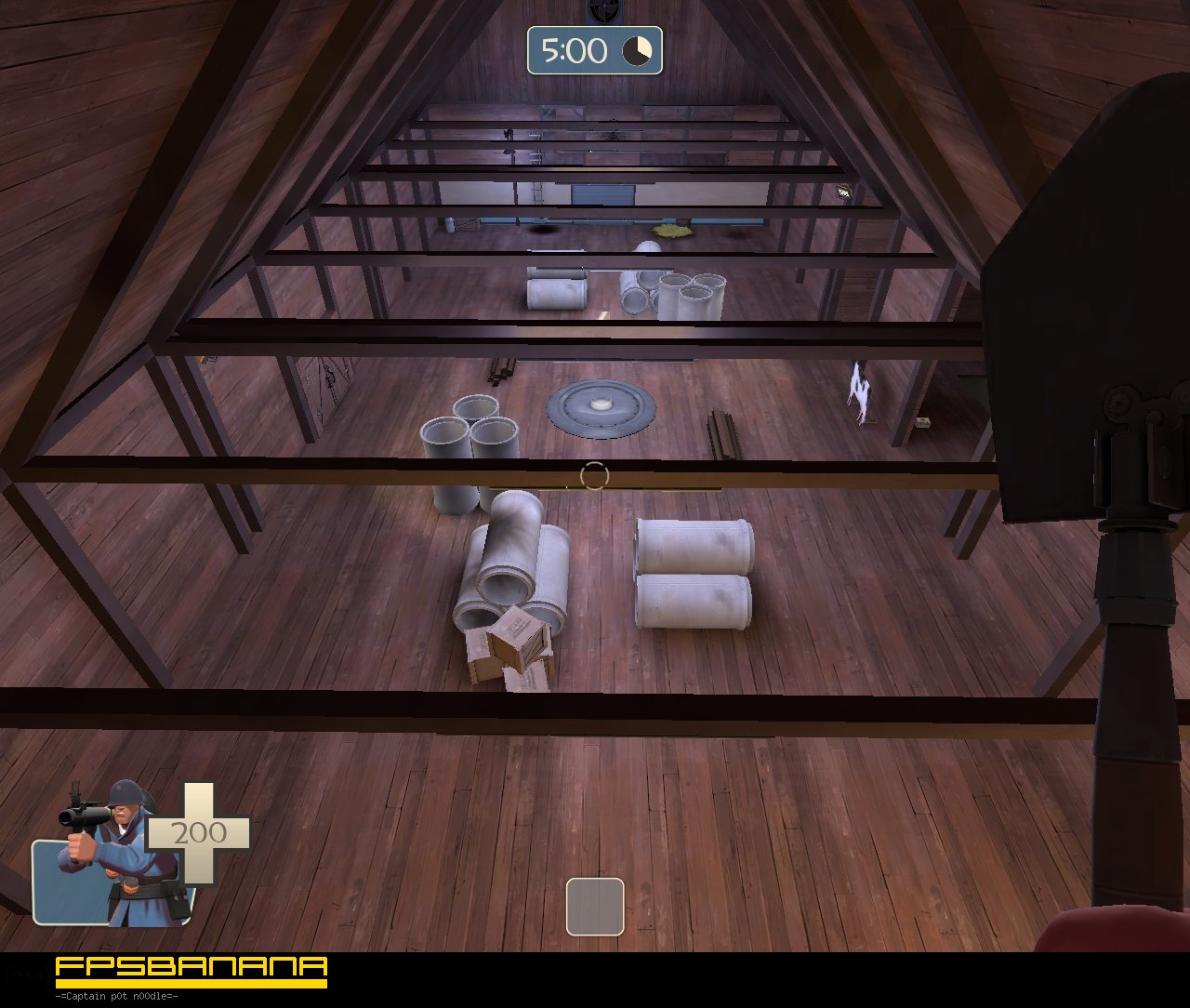Viewport: 1190px width, 1008px height.
Task: Click the crosshair at screen center
Action: [x=593, y=474]
